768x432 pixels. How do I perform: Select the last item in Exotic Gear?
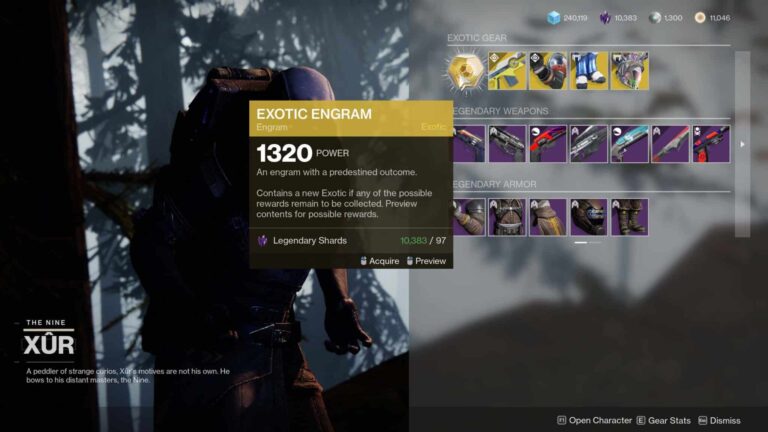pos(630,71)
